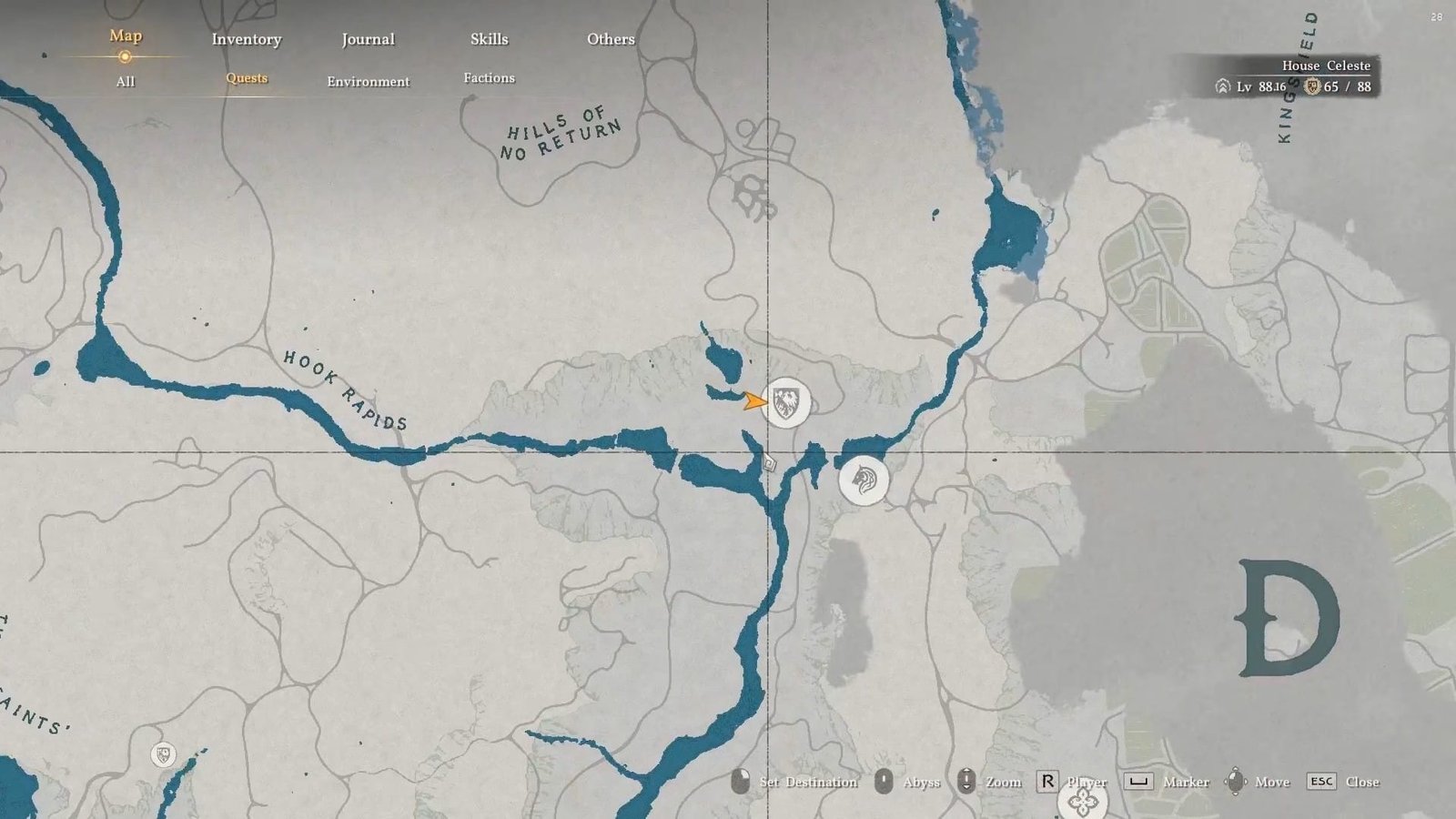Filter map markers by Factions

point(489,78)
